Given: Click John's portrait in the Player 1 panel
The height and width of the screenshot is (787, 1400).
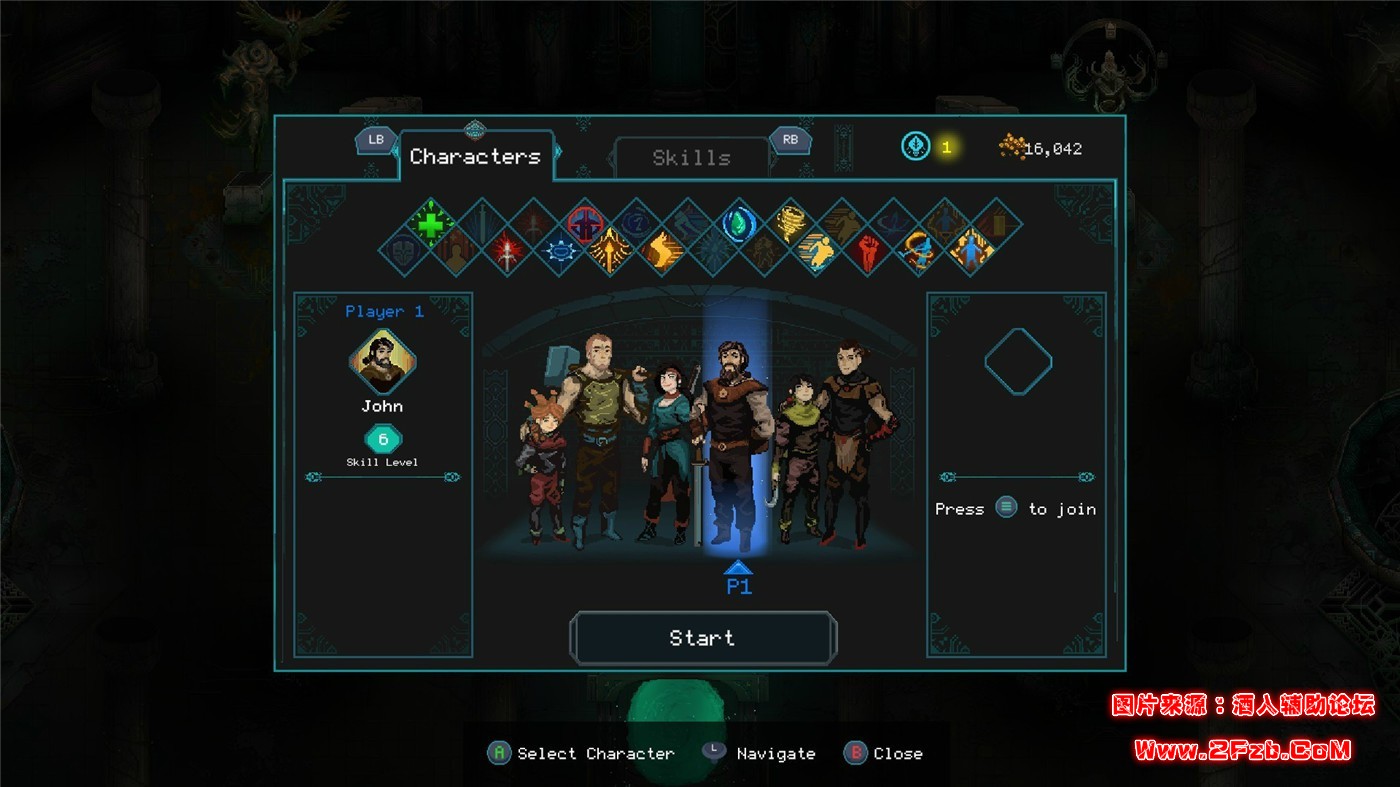Looking at the screenshot, I should (382, 362).
